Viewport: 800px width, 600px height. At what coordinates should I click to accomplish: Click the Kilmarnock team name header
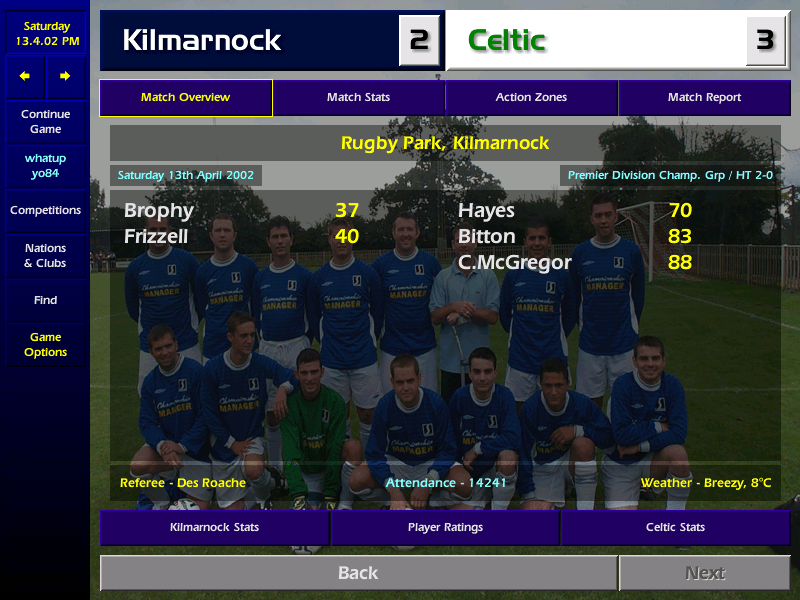click(x=202, y=41)
